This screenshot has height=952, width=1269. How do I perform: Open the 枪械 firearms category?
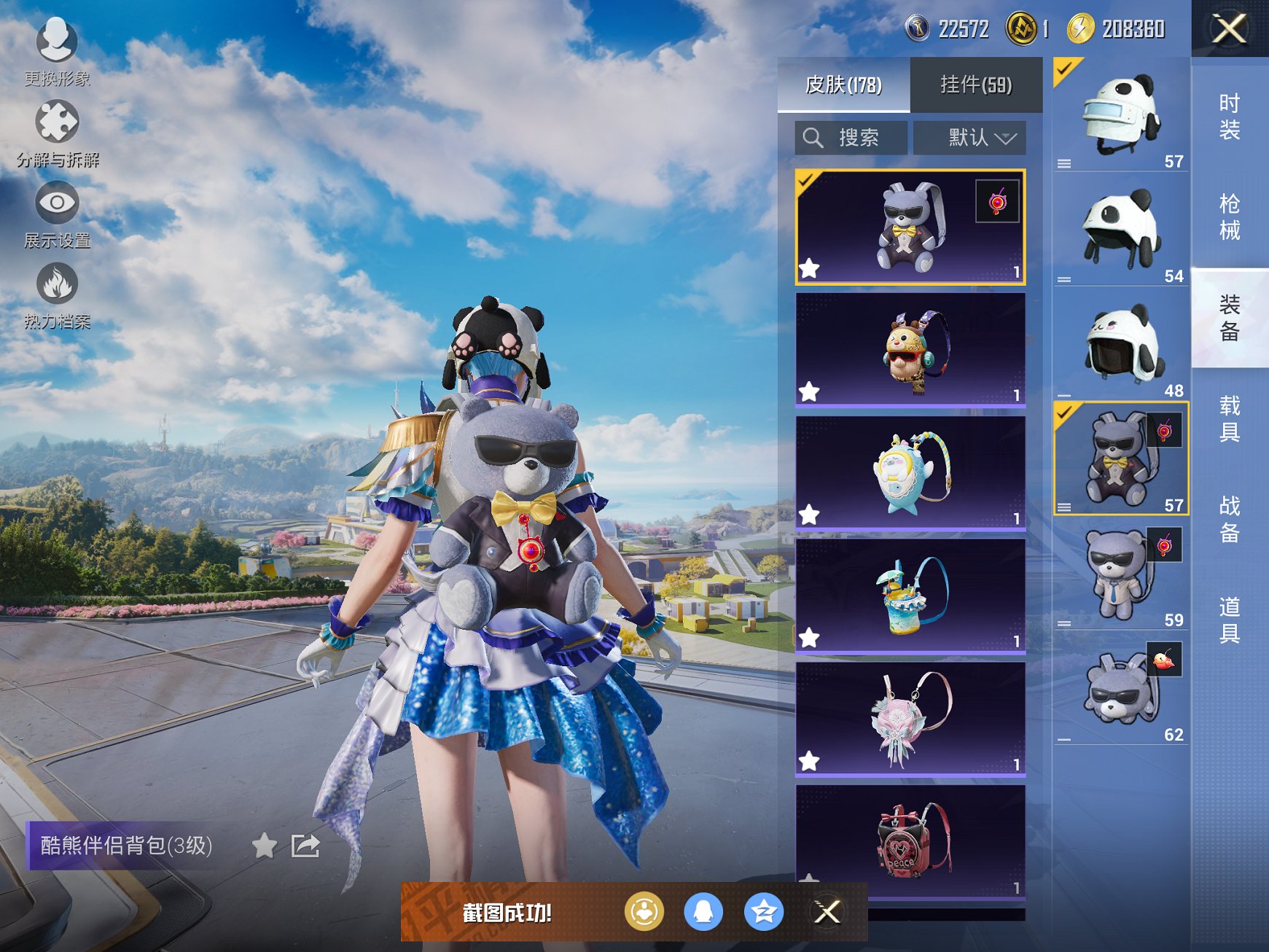(x=1229, y=216)
